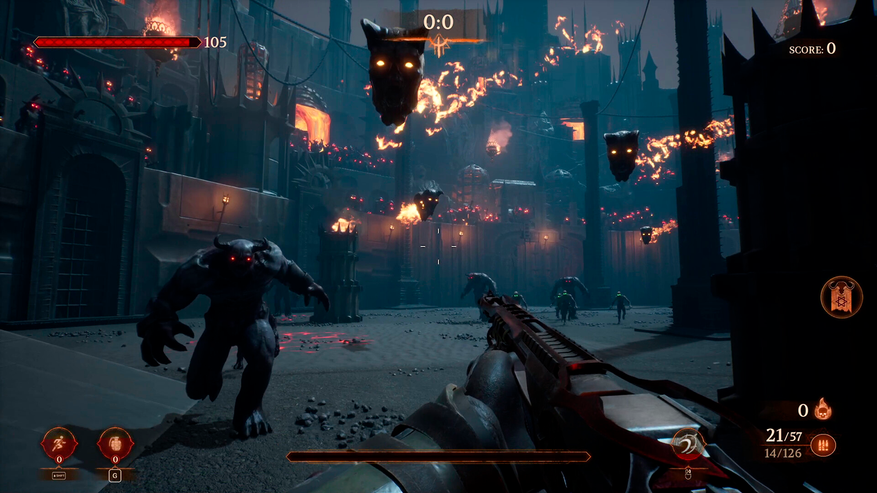Trigger the swirl ability icon near the weapon
The height and width of the screenshot is (493, 877).
(687, 444)
